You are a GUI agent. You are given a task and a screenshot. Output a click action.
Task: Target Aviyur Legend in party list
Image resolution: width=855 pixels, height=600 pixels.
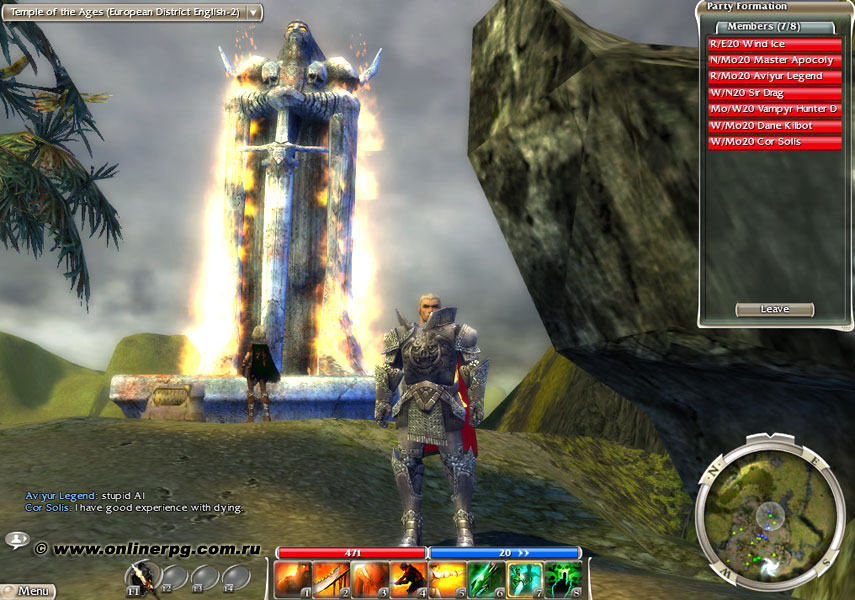[773, 77]
